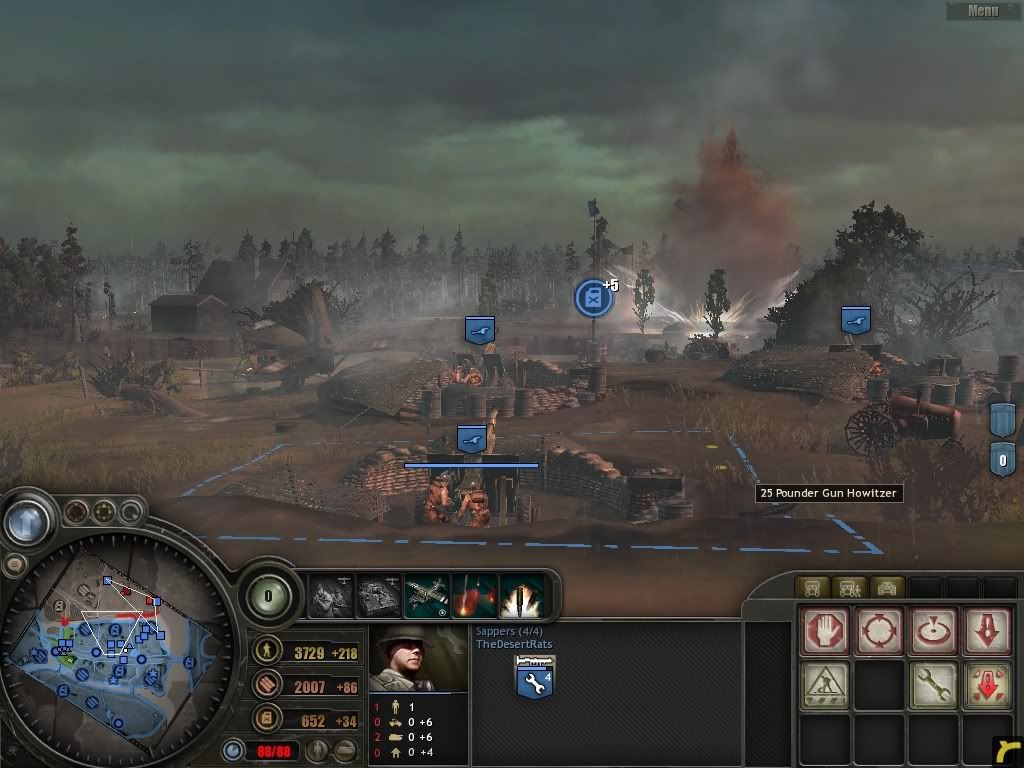Open the construction menu with worker sign icon
This screenshot has height=768, width=1024.
click(x=825, y=686)
